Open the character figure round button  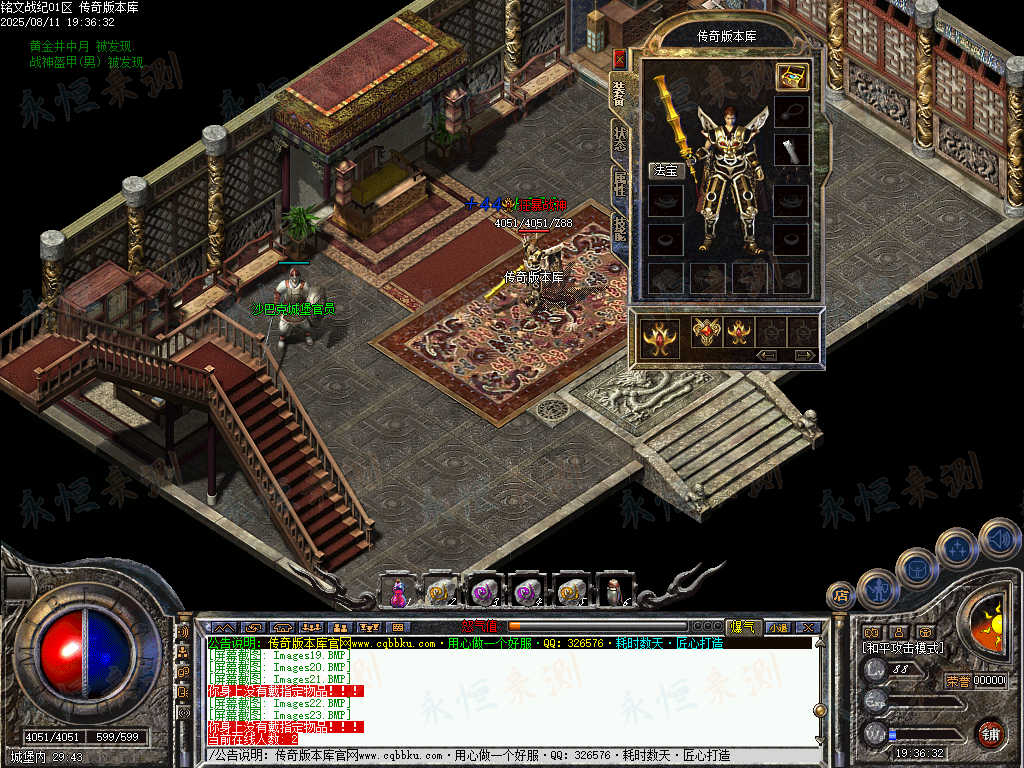click(x=877, y=588)
